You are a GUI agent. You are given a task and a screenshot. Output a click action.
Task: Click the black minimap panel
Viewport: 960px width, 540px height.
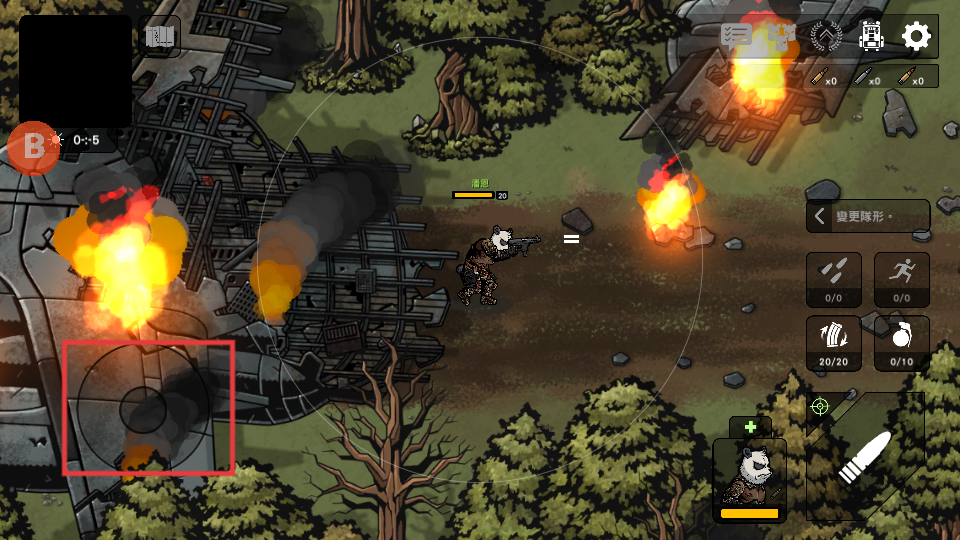click(75, 71)
